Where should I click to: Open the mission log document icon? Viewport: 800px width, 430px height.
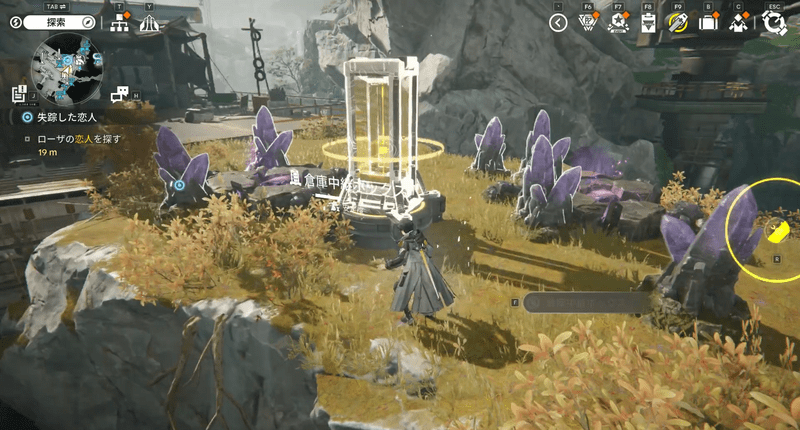[19, 94]
